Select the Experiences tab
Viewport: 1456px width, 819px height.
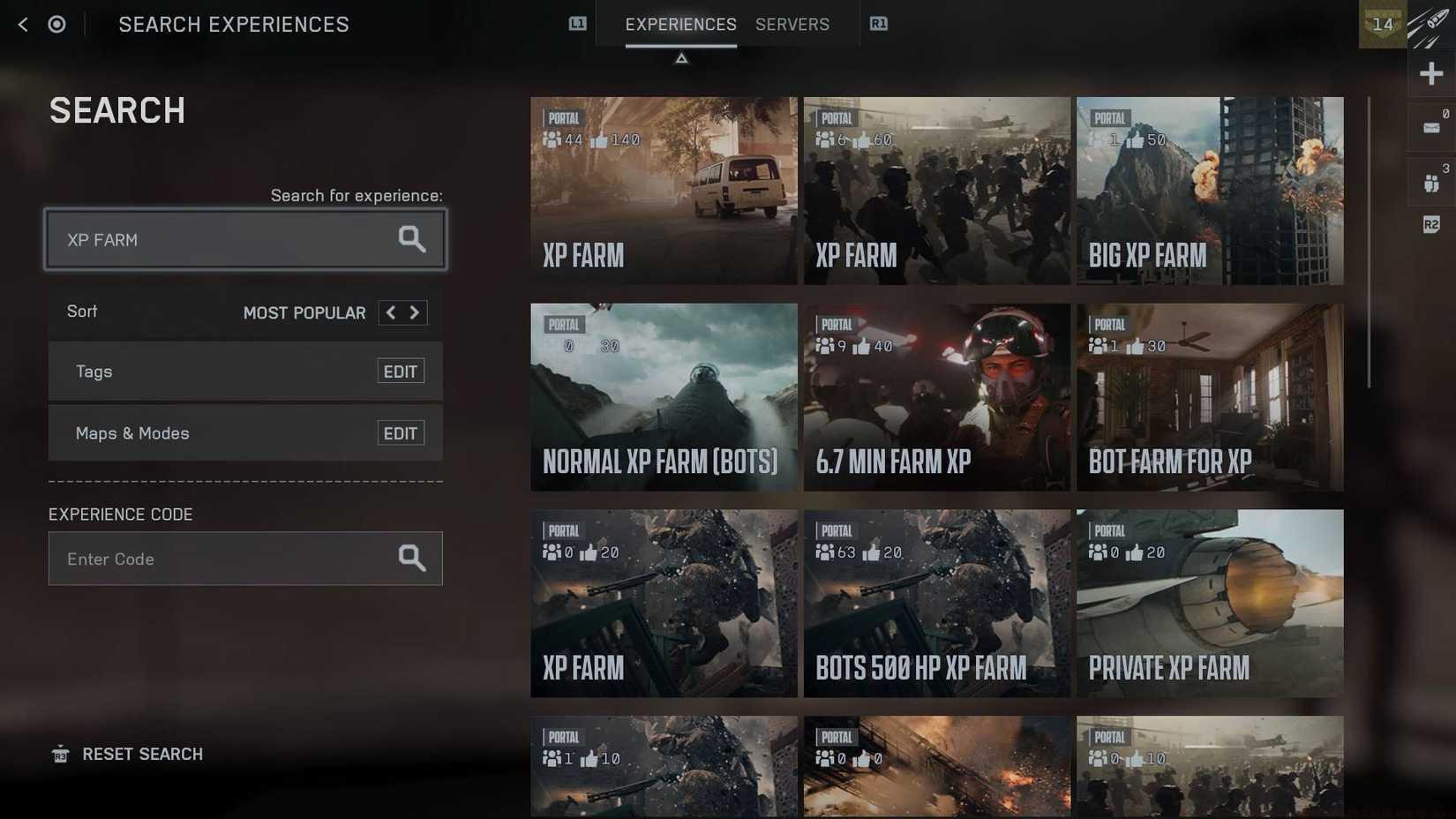click(x=680, y=25)
